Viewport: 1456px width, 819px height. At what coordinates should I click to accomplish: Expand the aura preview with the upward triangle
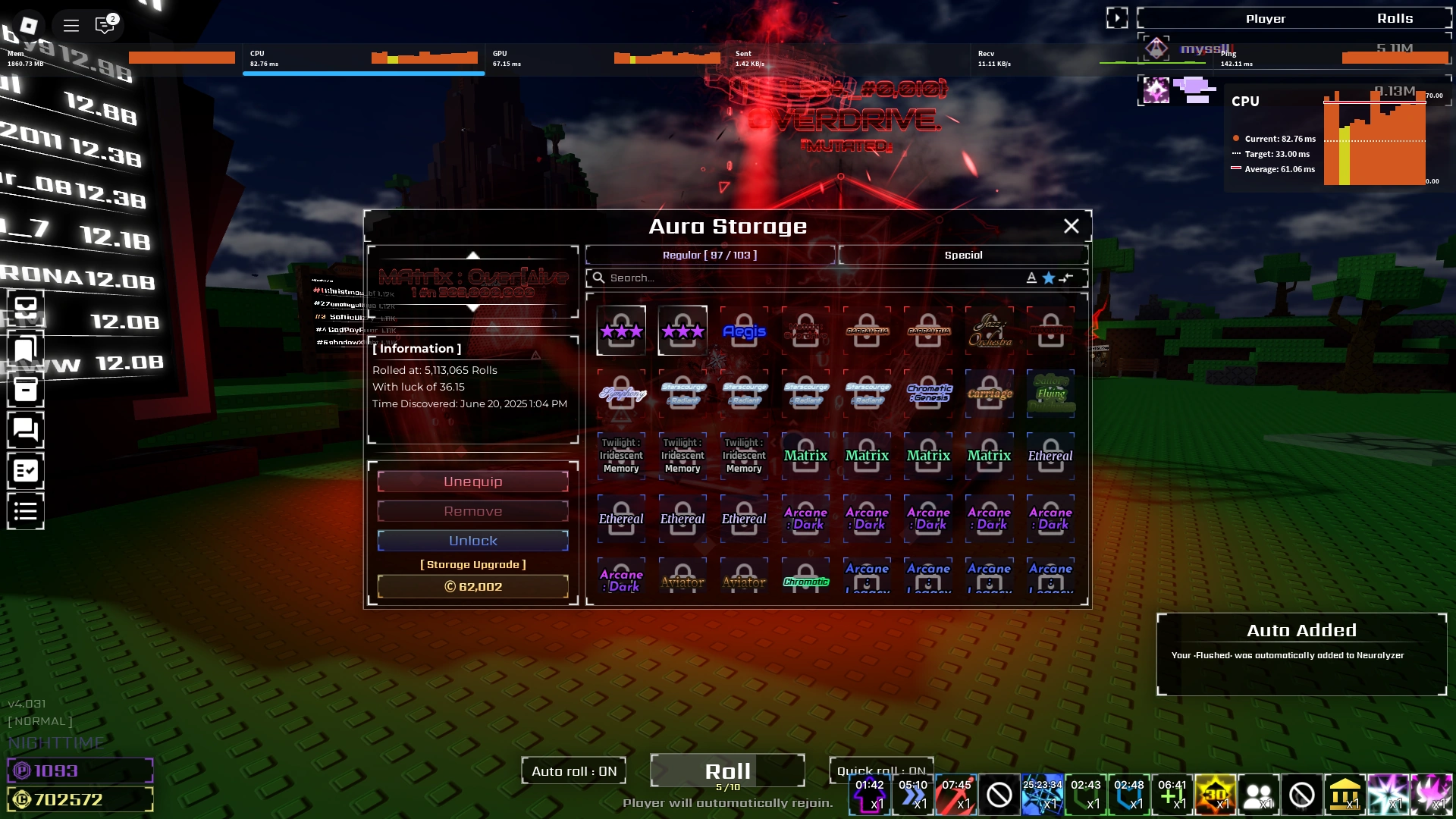(472, 256)
